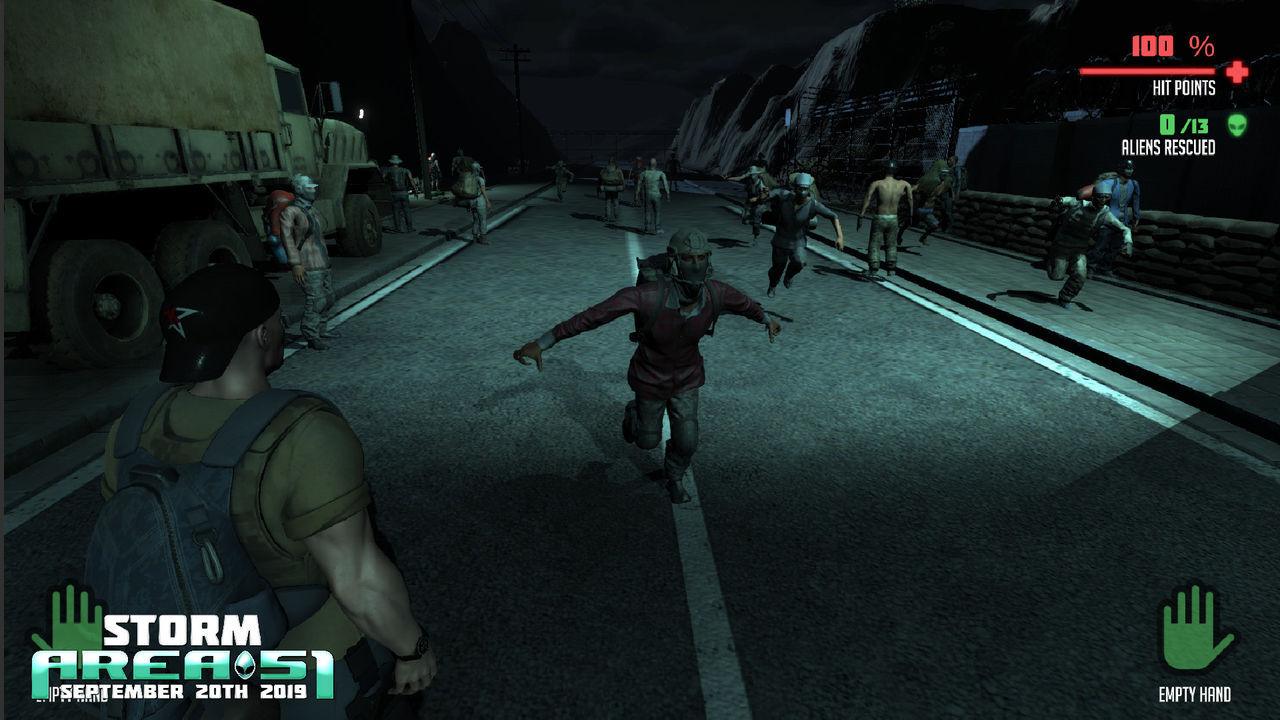The height and width of the screenshot is (720, 1280).
Task: Click the green alien head rescue tracker
Action: coord(1237,125)
